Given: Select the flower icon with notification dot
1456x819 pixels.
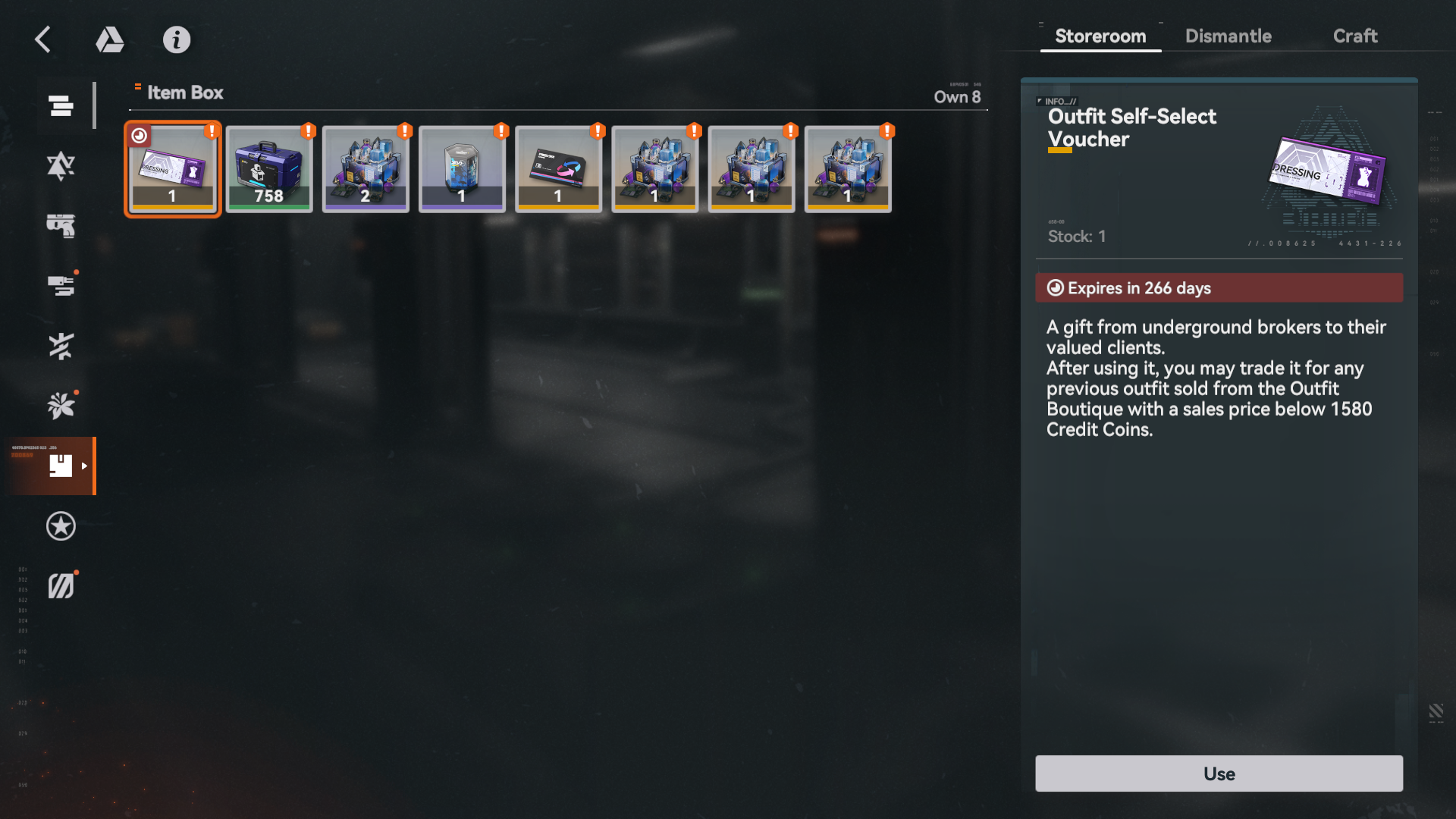Looking at the screenshot, I should click(61, 404).
